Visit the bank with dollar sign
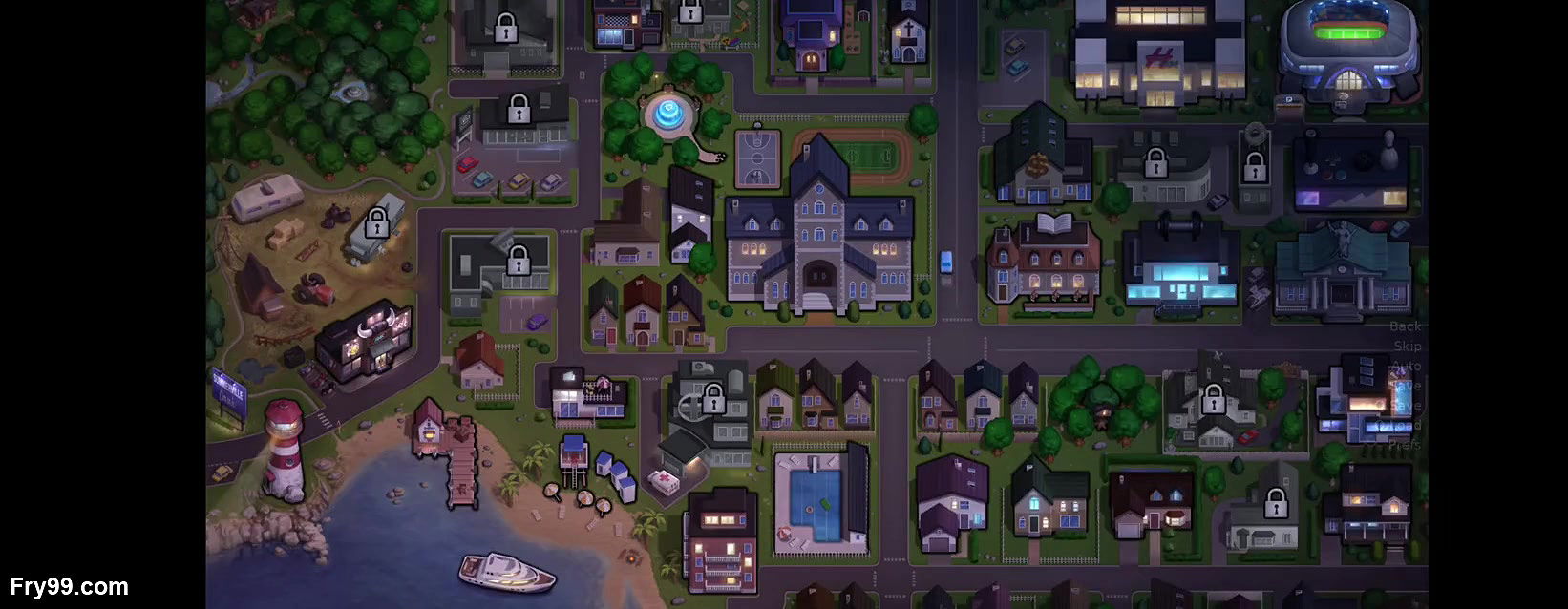1568x609 pixels. click(1039, 162)
